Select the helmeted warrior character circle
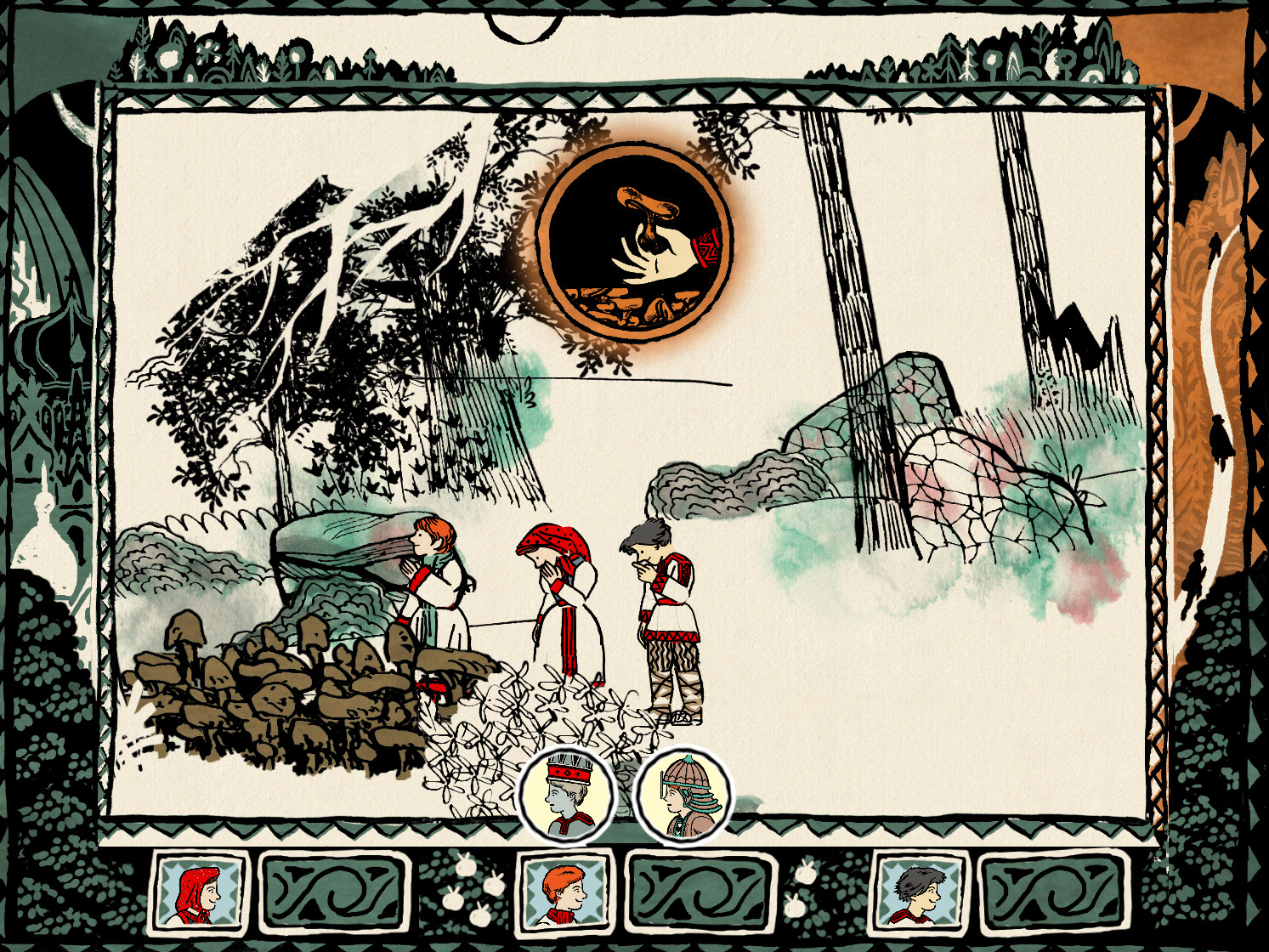The width and height of the screenshot is (1269, 952). coord(683,796)
